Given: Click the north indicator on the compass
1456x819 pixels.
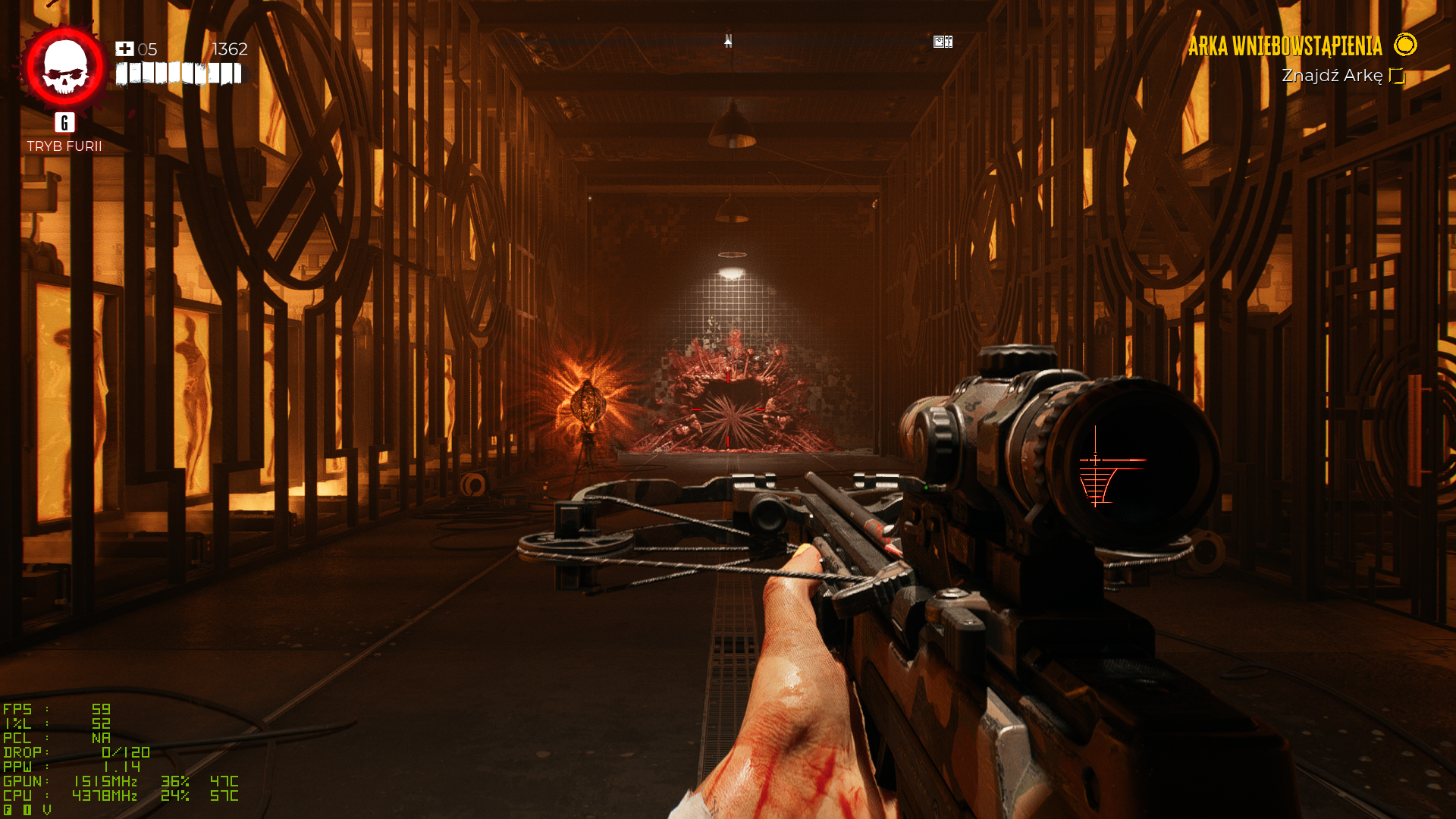Looking at the screenshot, I should 728,40.
